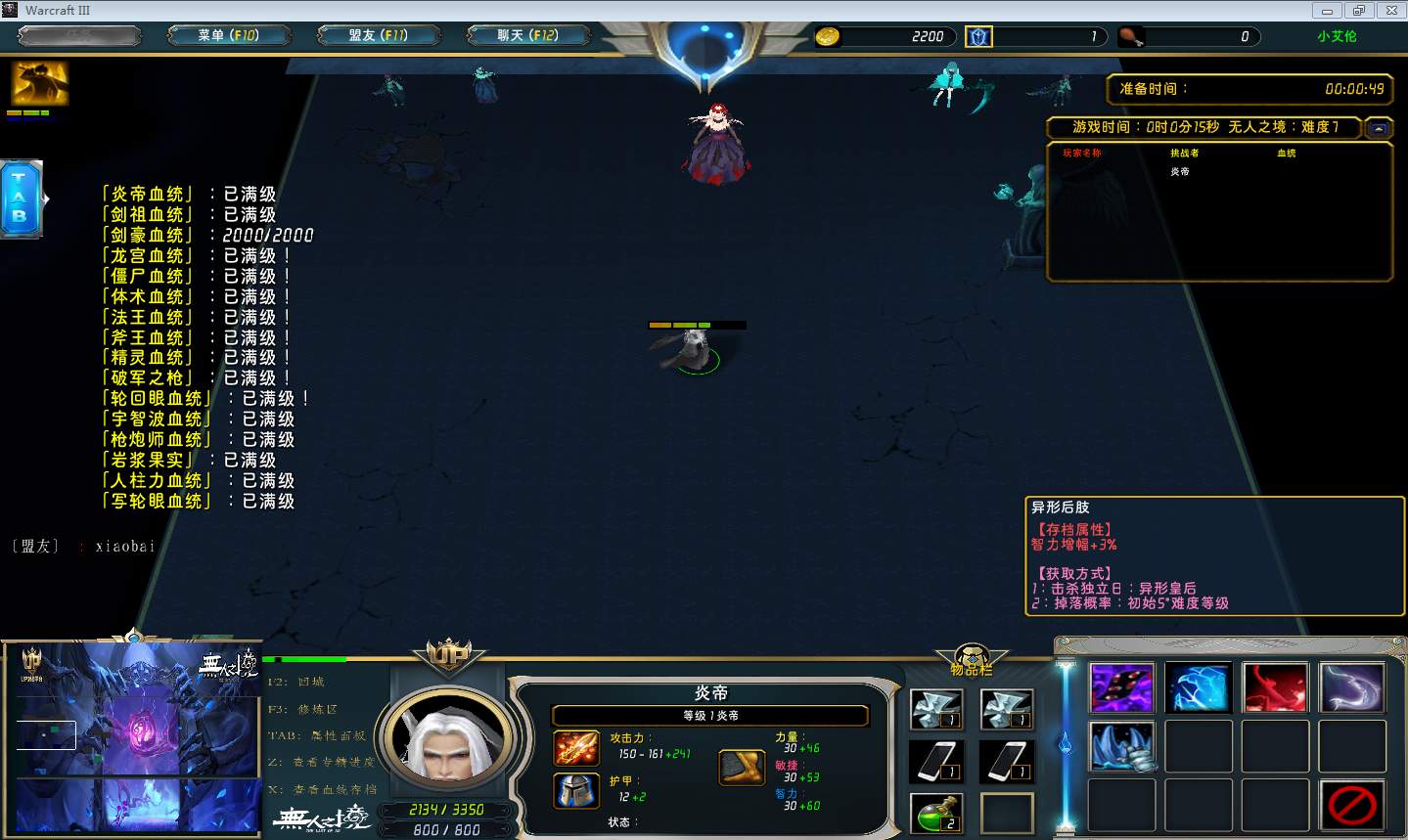Click the golden boot attributes icon

coord(742,768)
